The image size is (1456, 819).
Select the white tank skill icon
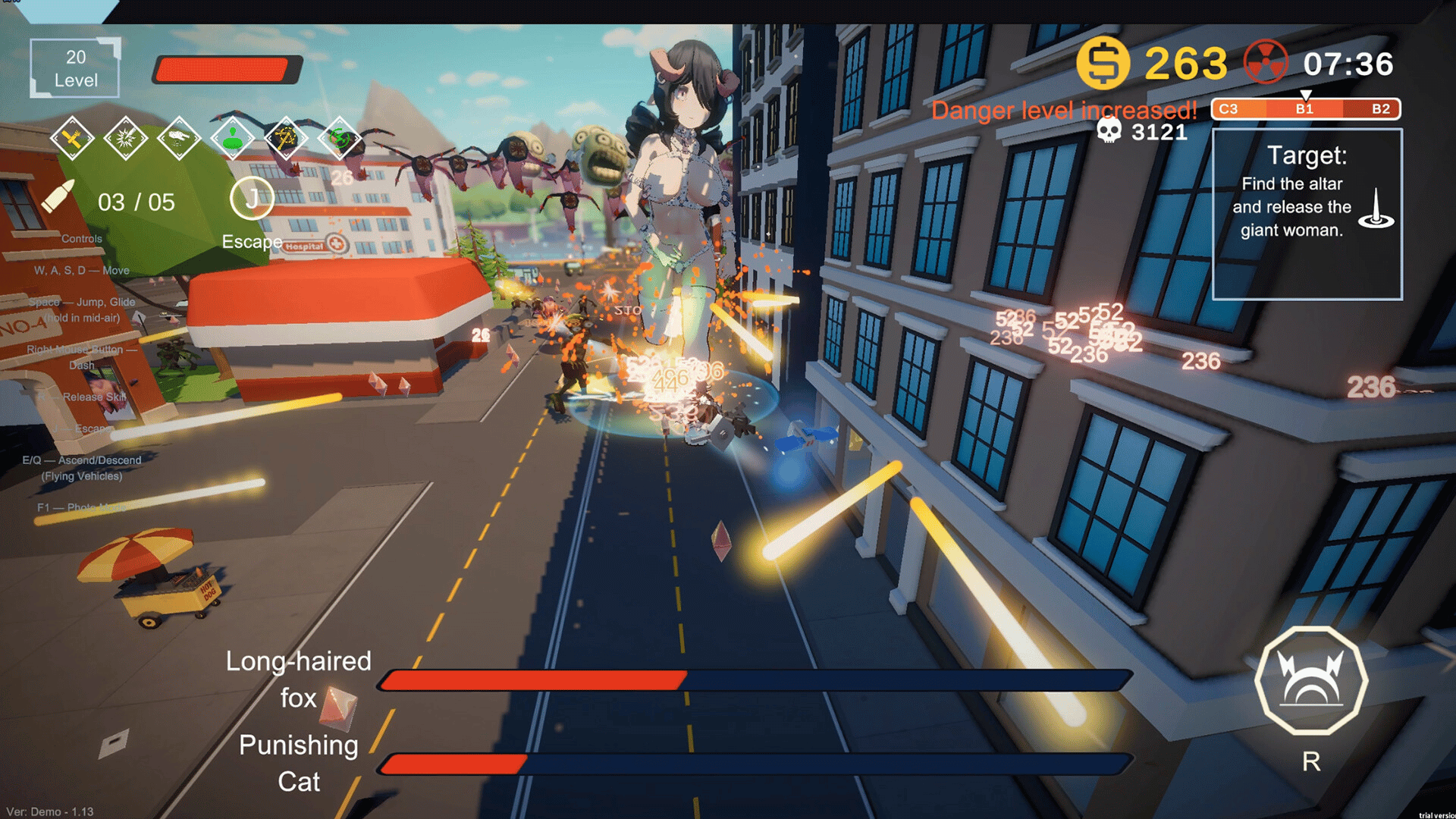point(179,139)
